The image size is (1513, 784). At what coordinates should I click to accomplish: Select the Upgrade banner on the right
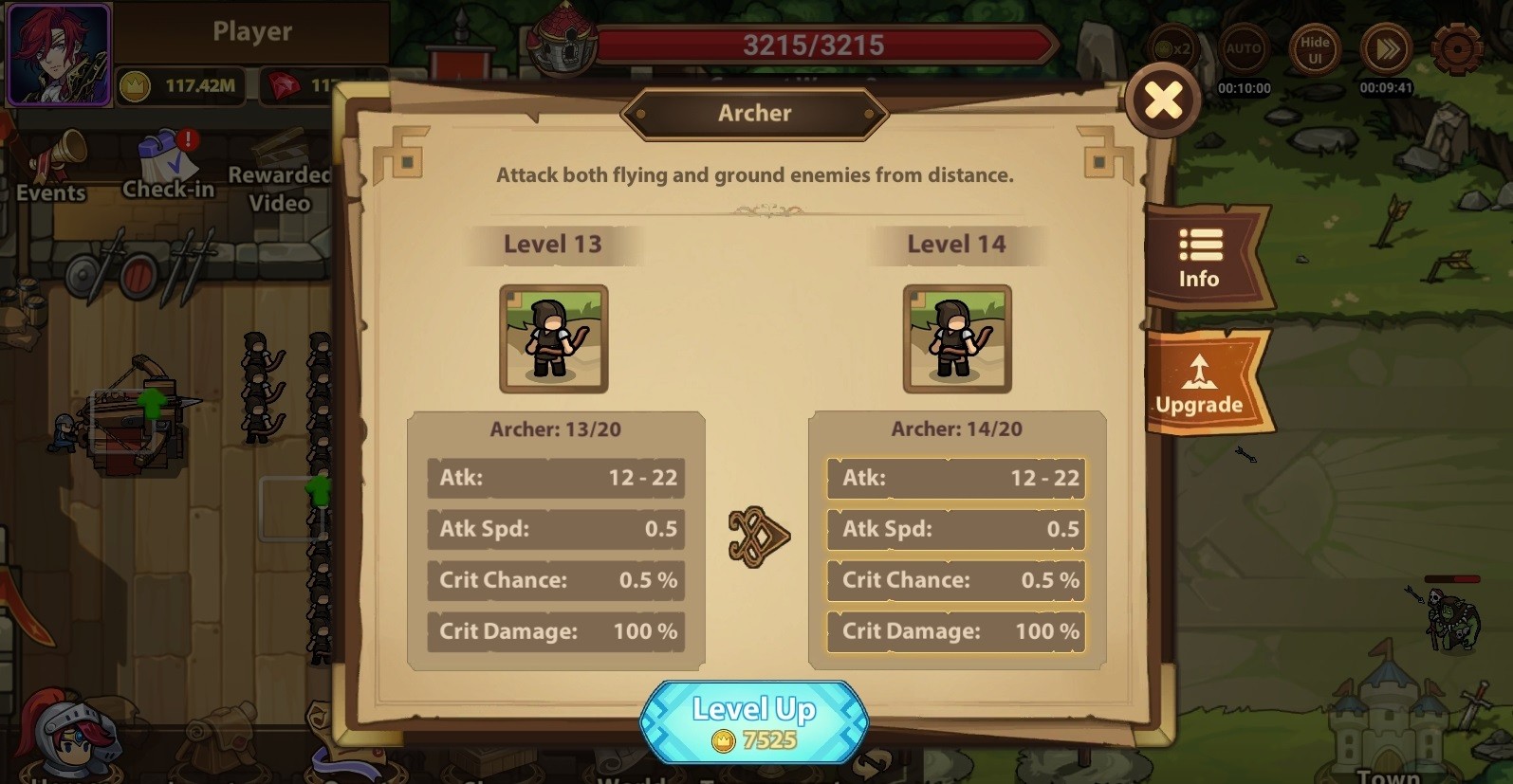pyautogui.click(x=1203, y=384)
